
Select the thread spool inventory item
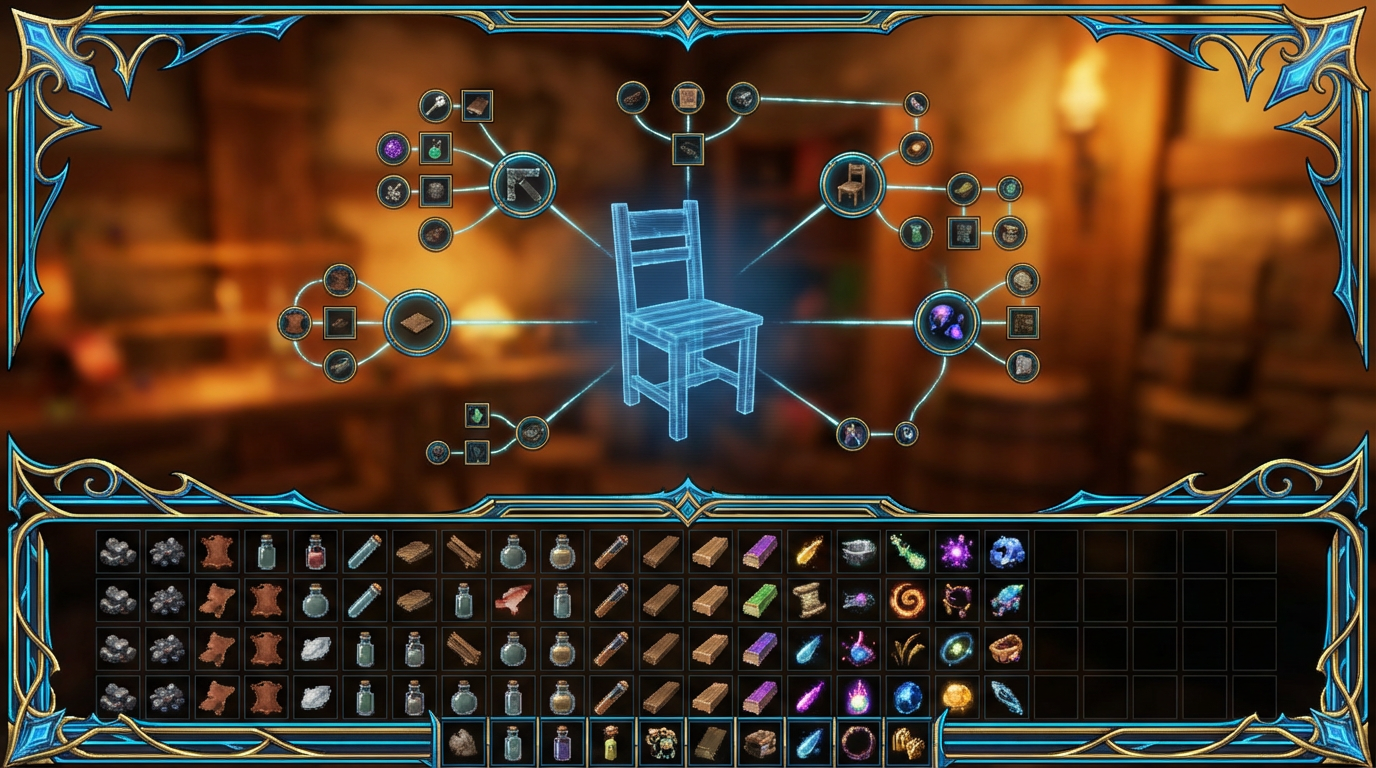(808, 600)
